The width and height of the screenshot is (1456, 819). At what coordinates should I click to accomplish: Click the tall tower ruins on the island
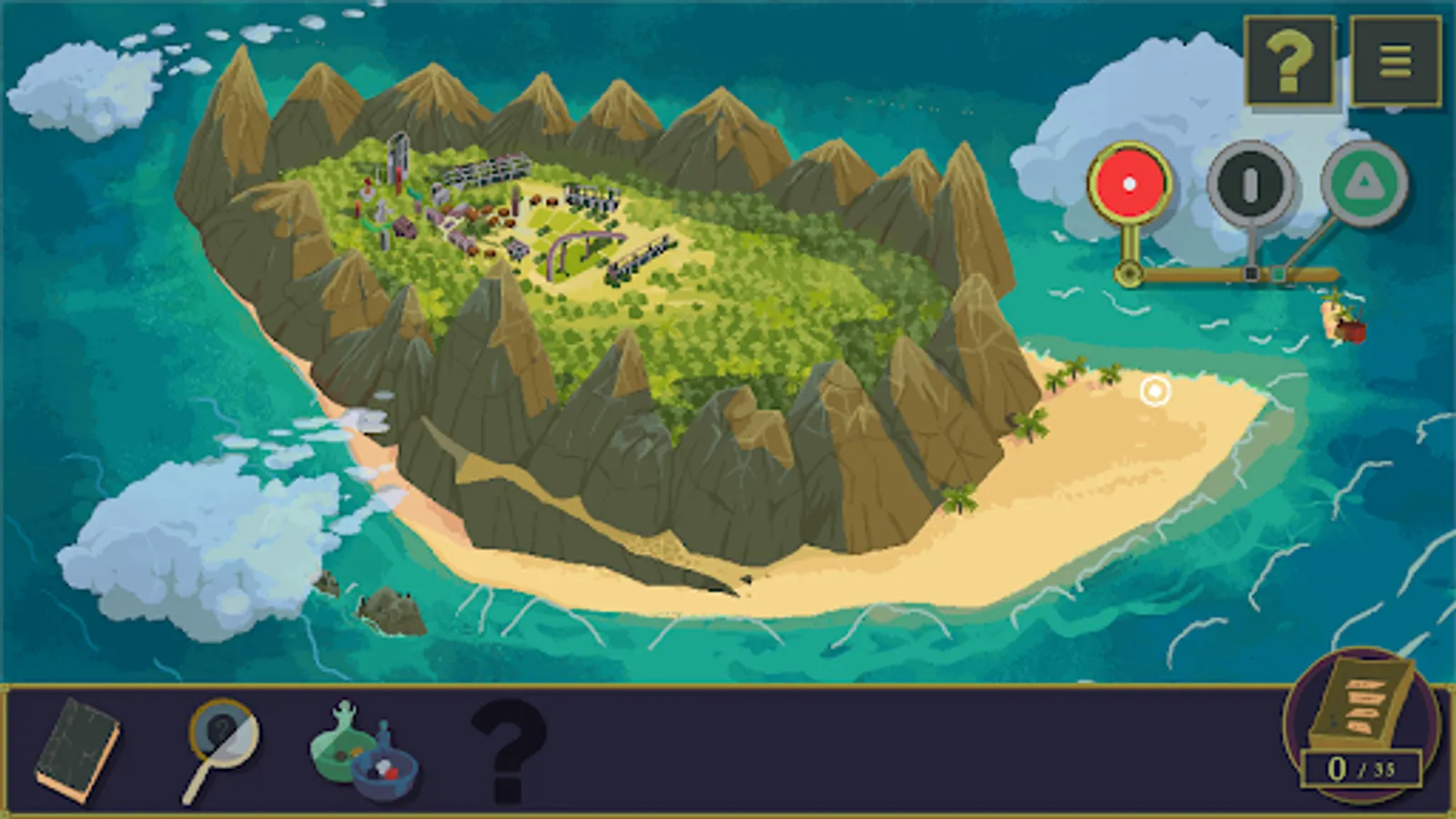pos(398,153)
